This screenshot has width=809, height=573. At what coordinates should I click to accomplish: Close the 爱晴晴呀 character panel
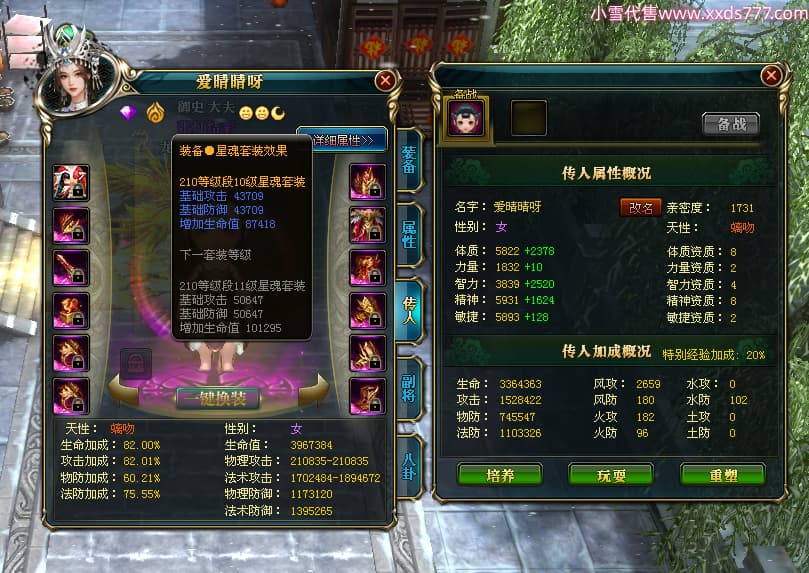pos(385,81)
